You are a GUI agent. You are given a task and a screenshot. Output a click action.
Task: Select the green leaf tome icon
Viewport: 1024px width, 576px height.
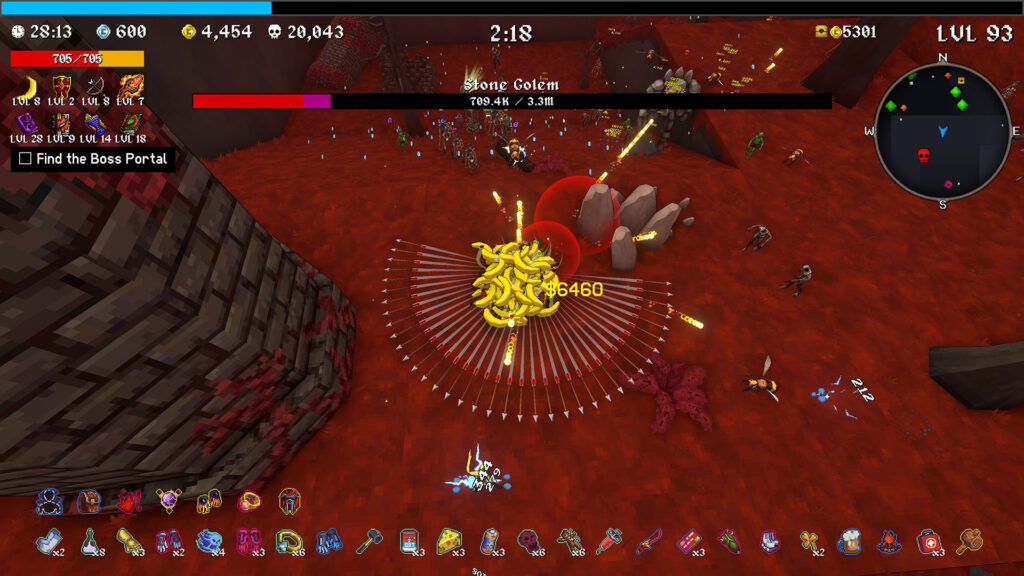pyautogui.click(x=130, y=123)
